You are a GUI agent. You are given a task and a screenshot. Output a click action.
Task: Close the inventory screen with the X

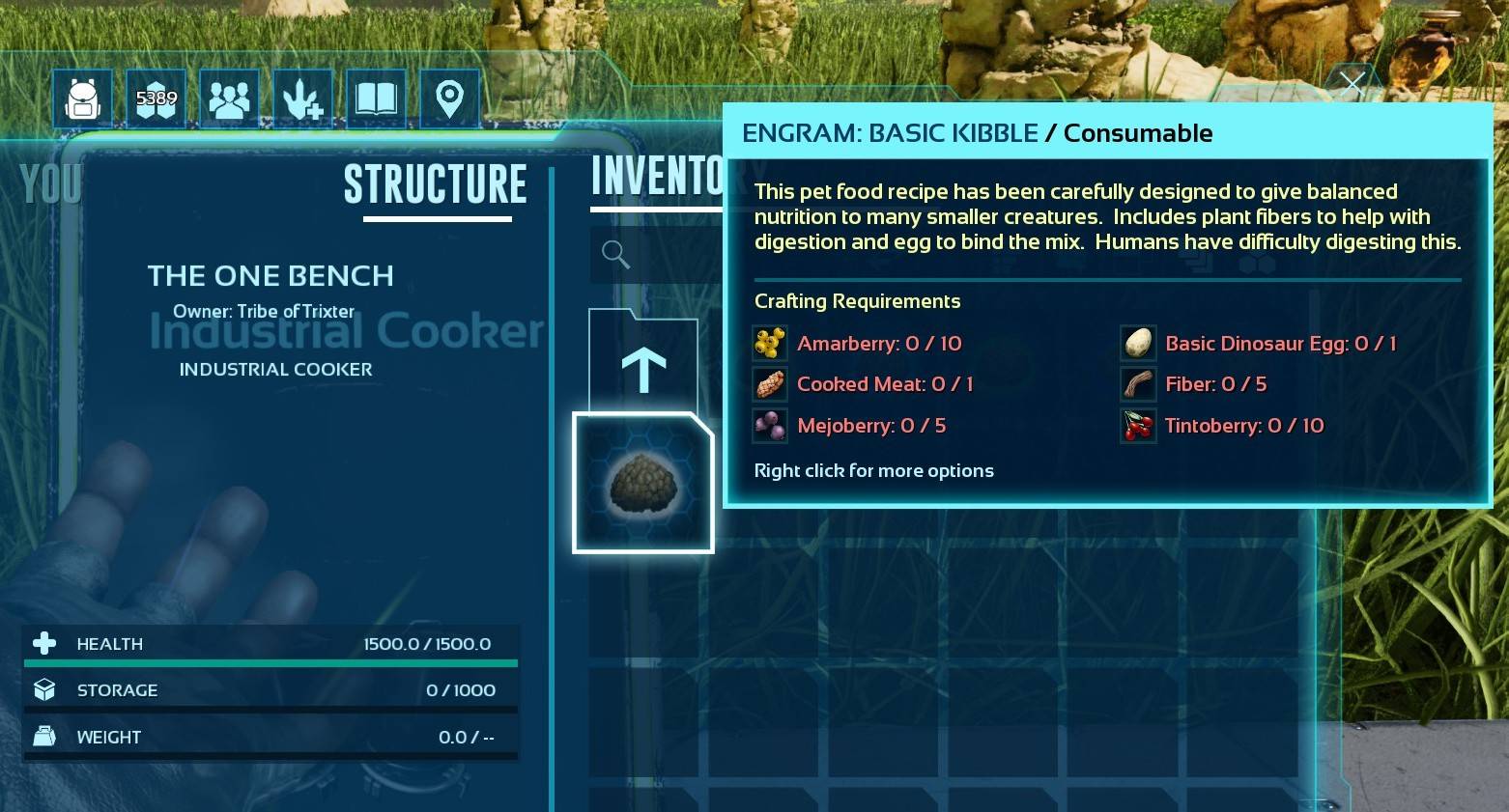(1352, 84)
